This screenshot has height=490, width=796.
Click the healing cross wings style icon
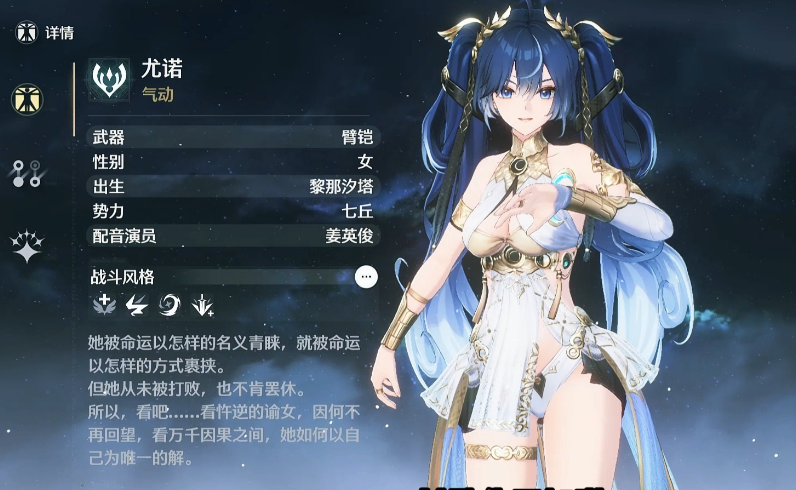[104, 305]
